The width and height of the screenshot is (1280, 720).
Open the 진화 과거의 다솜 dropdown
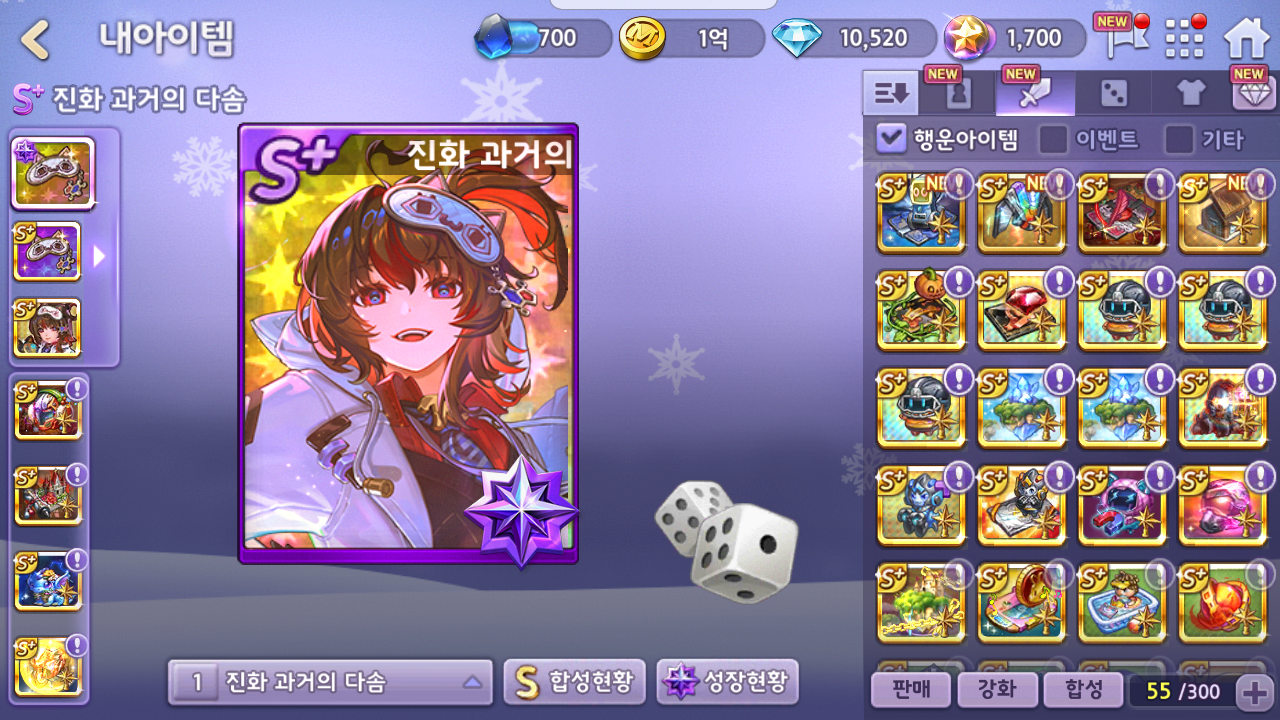[x=330, y=683]
